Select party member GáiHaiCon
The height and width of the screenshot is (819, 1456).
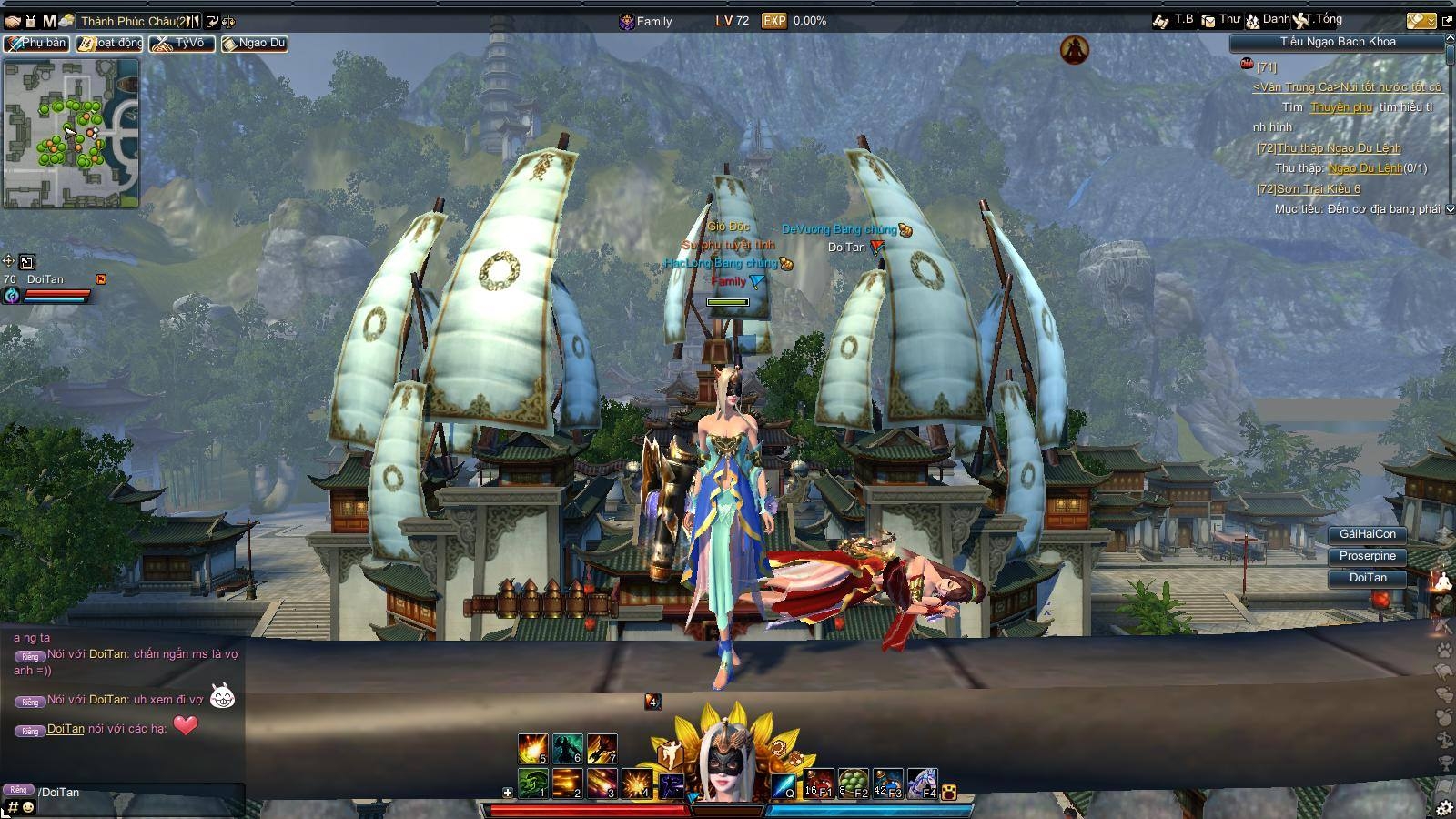1367,534
